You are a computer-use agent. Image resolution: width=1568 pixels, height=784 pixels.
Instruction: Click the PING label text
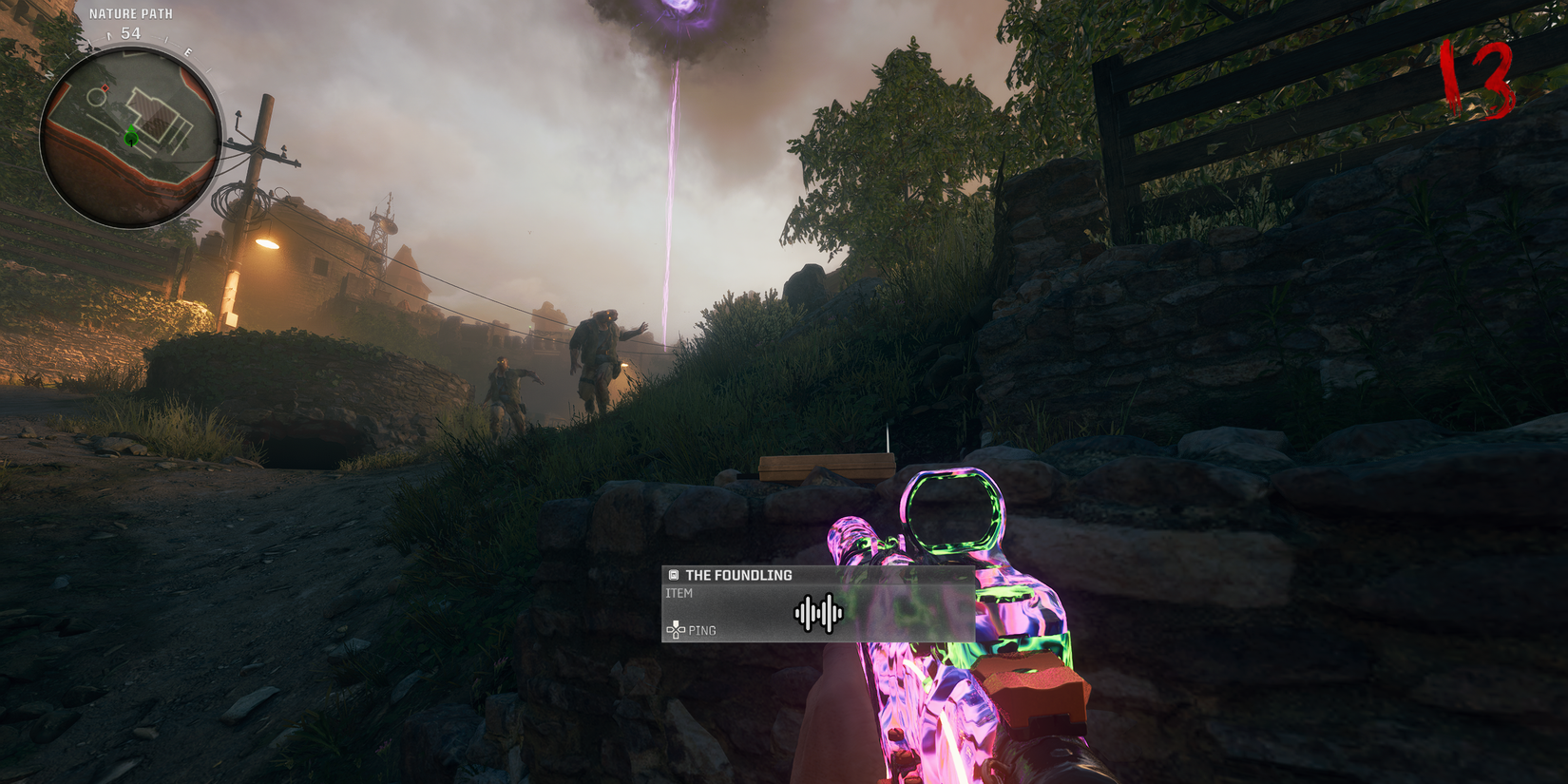tap(703, 630)
